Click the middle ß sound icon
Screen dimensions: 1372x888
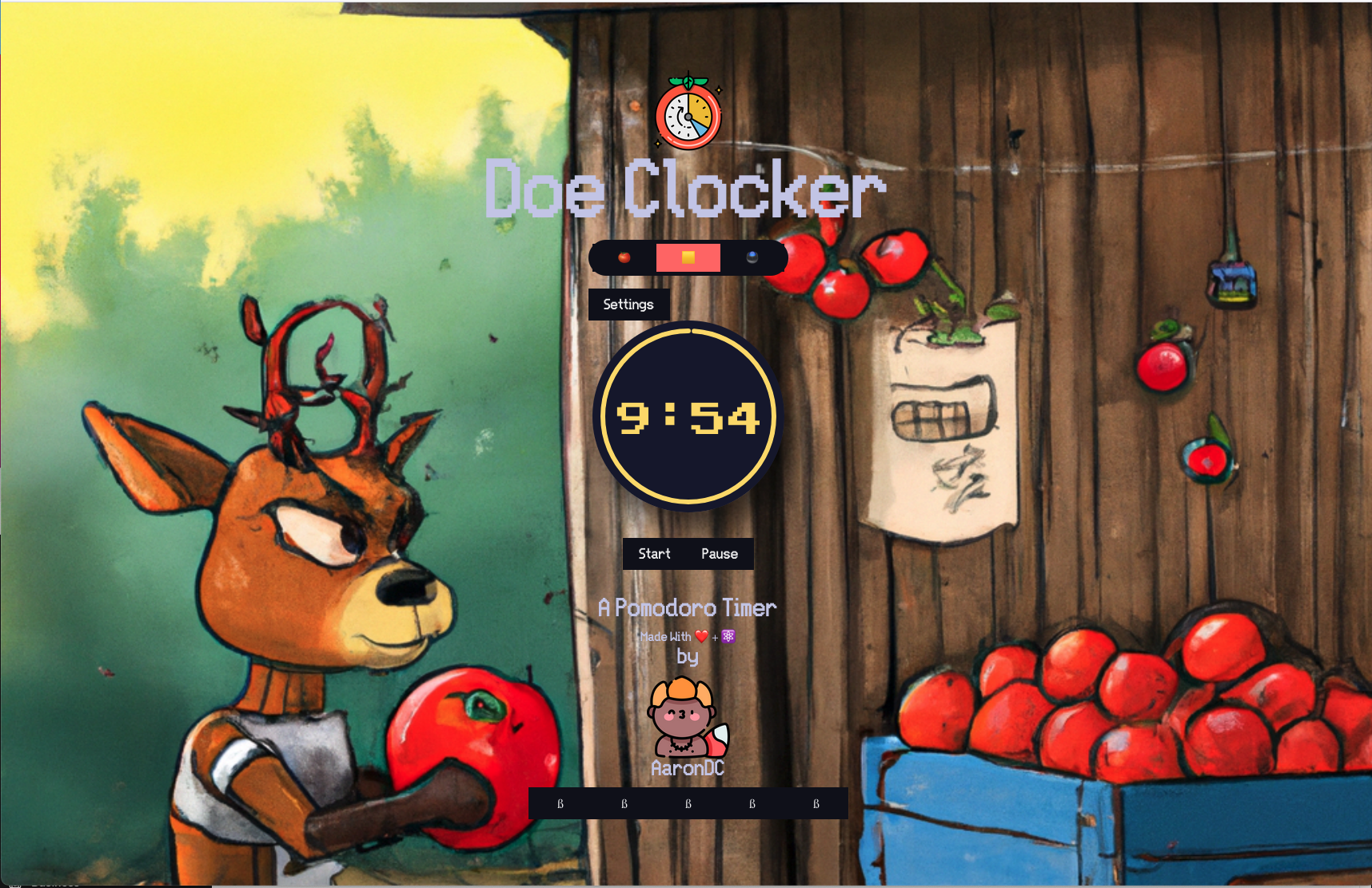tap(688, 803)
